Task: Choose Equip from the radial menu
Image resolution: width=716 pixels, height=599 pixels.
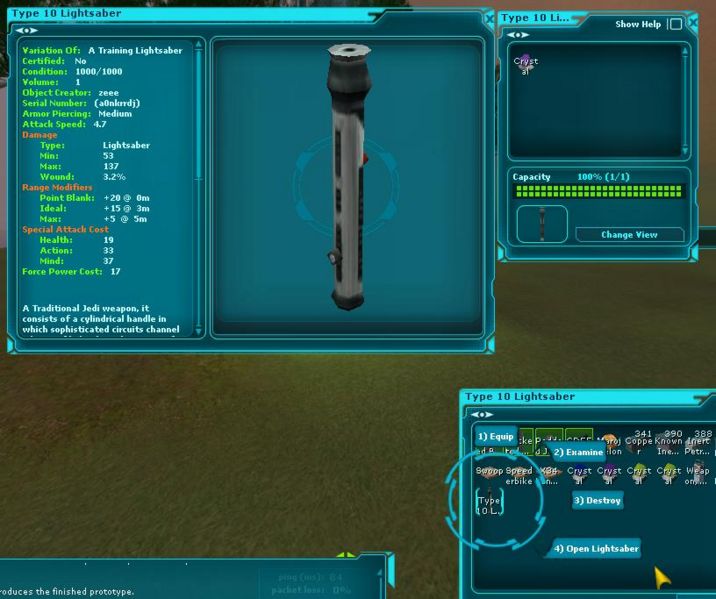Action: tap(495, 436)
